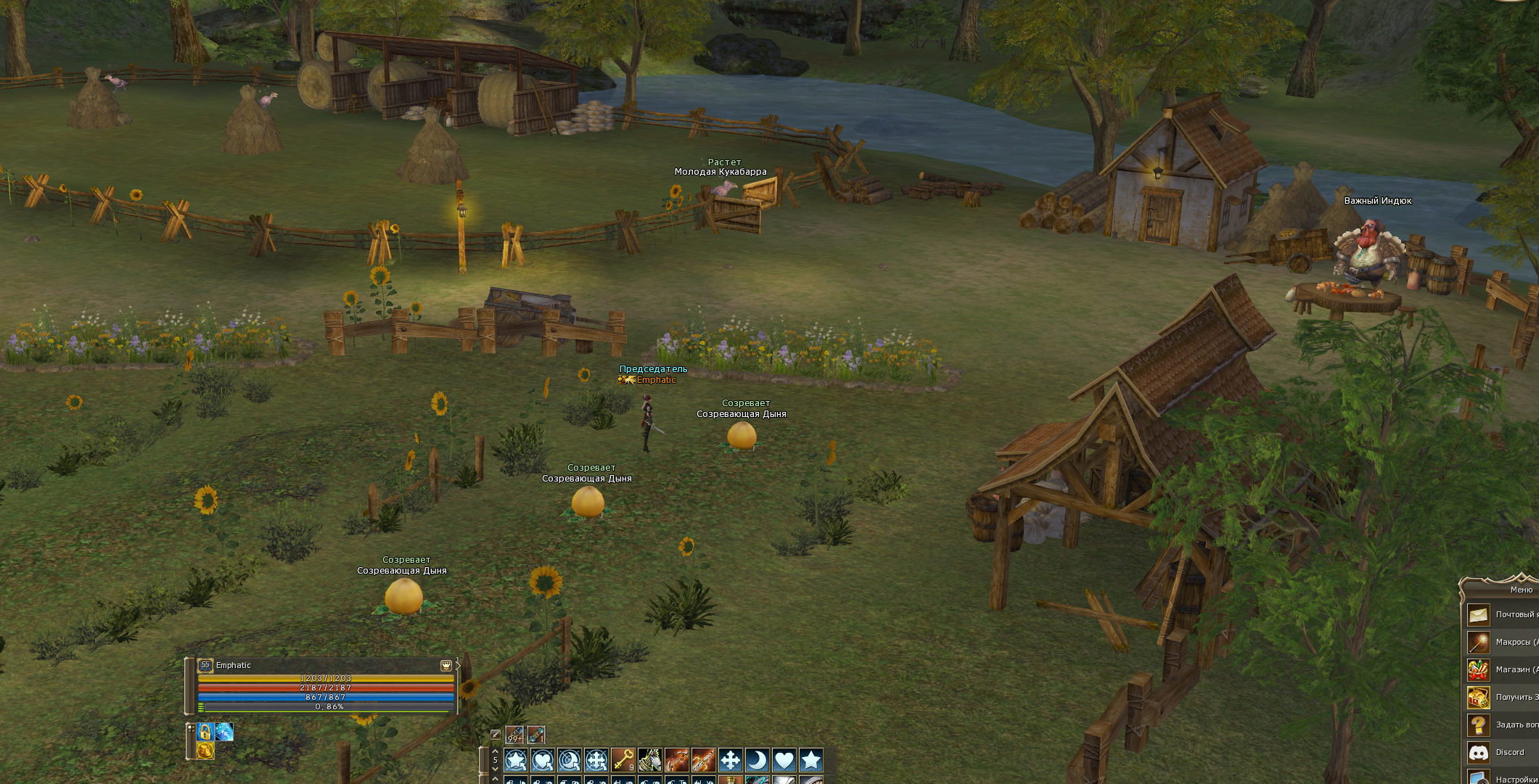Image resolution: width=1539 pixels, height=784 pixels.
Task: Activate the circled heart skill with arrow
Action: click(x=543, y=759)
